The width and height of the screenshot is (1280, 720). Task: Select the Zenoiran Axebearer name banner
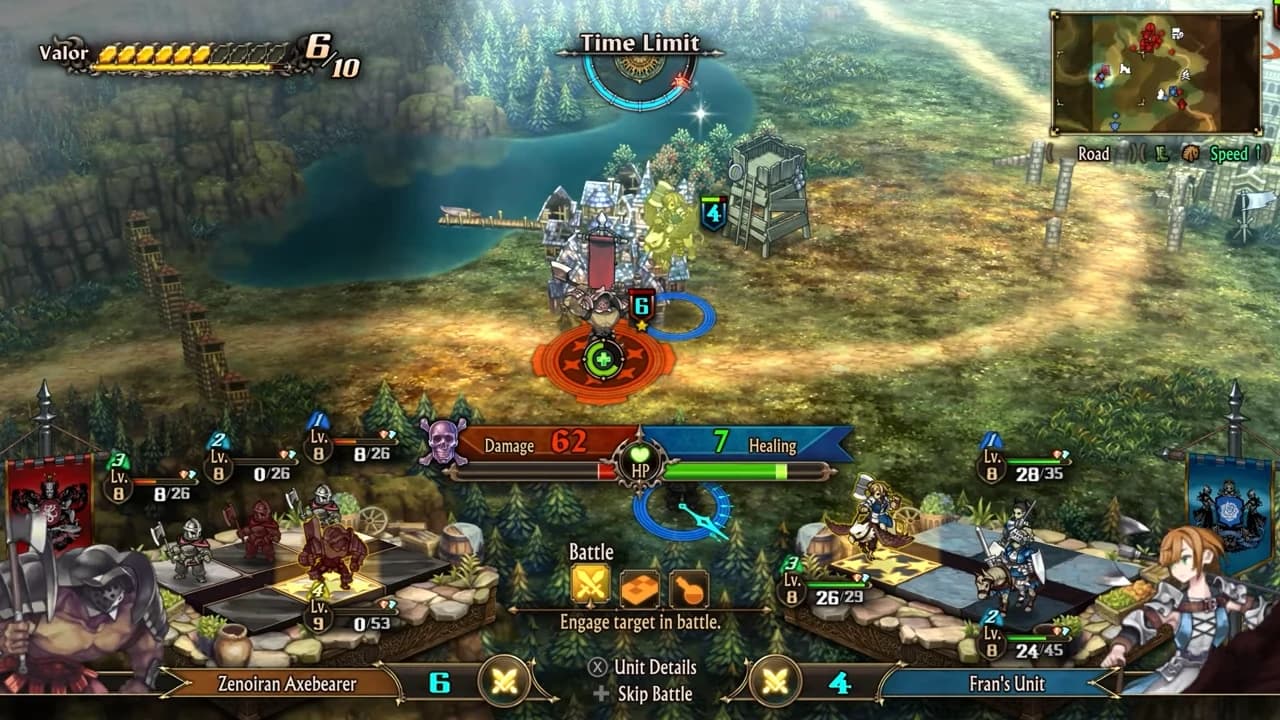287,684
